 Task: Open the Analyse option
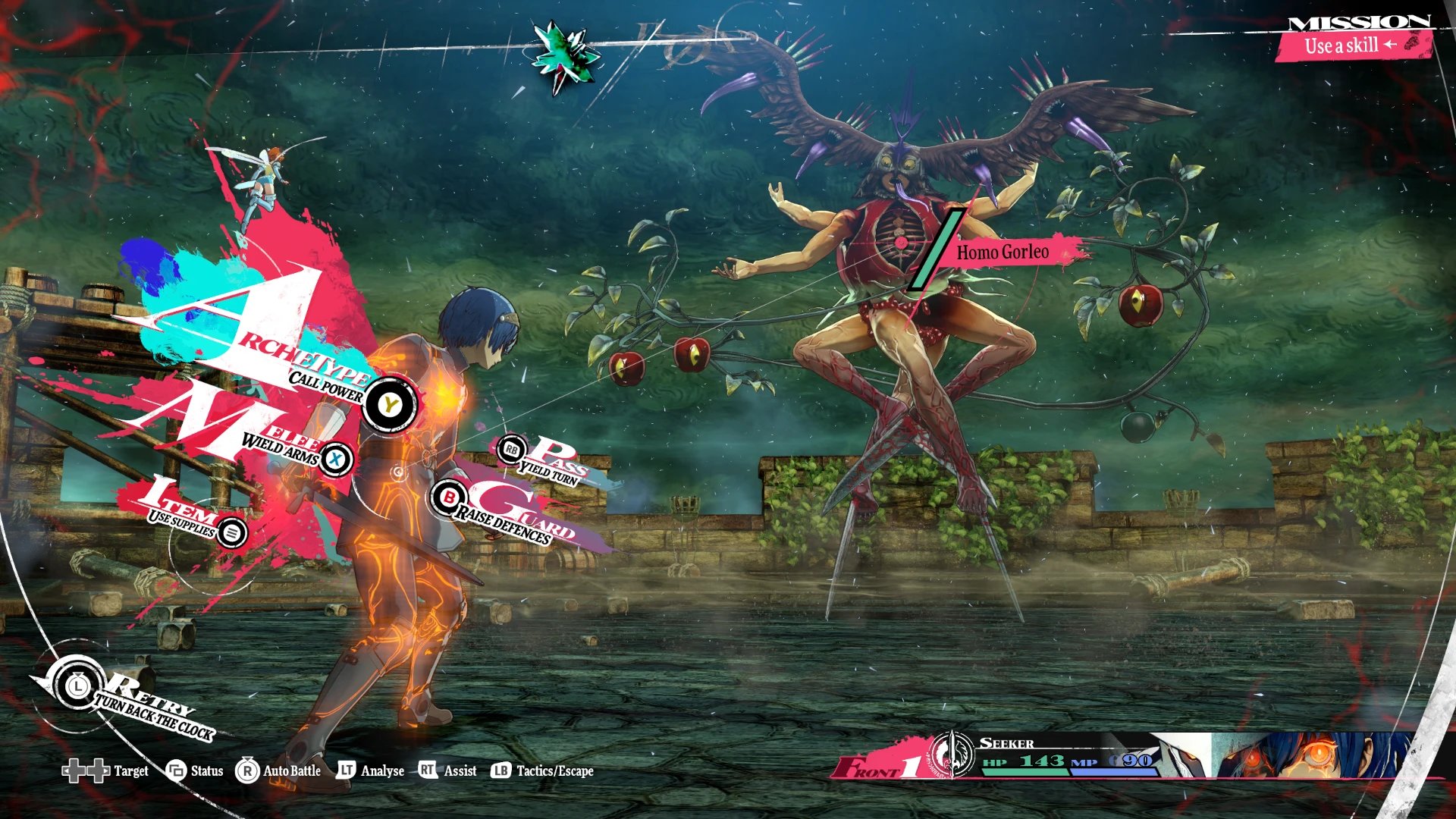370,771
